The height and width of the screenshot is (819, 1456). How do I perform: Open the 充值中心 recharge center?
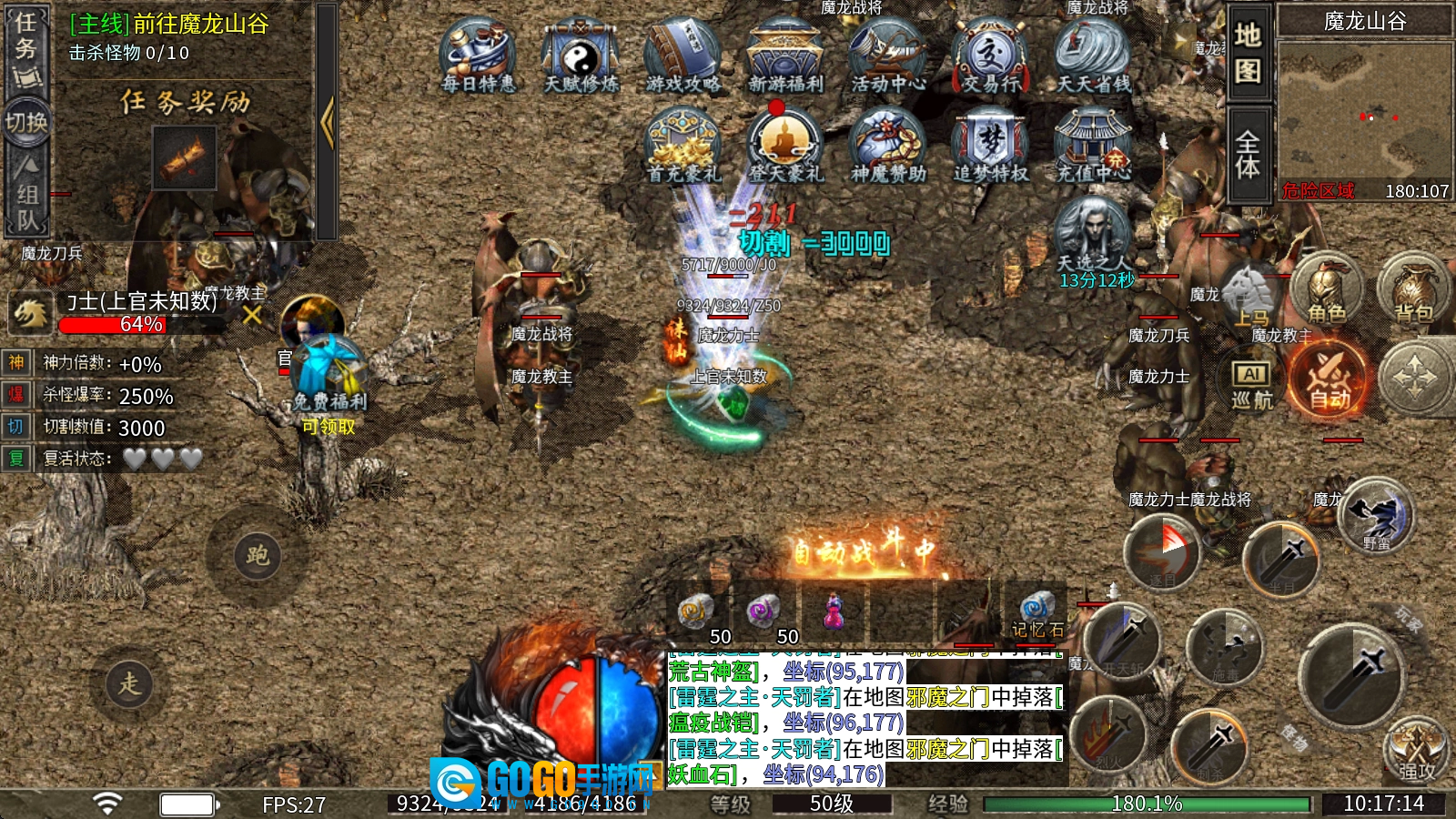pos(1093,146)
